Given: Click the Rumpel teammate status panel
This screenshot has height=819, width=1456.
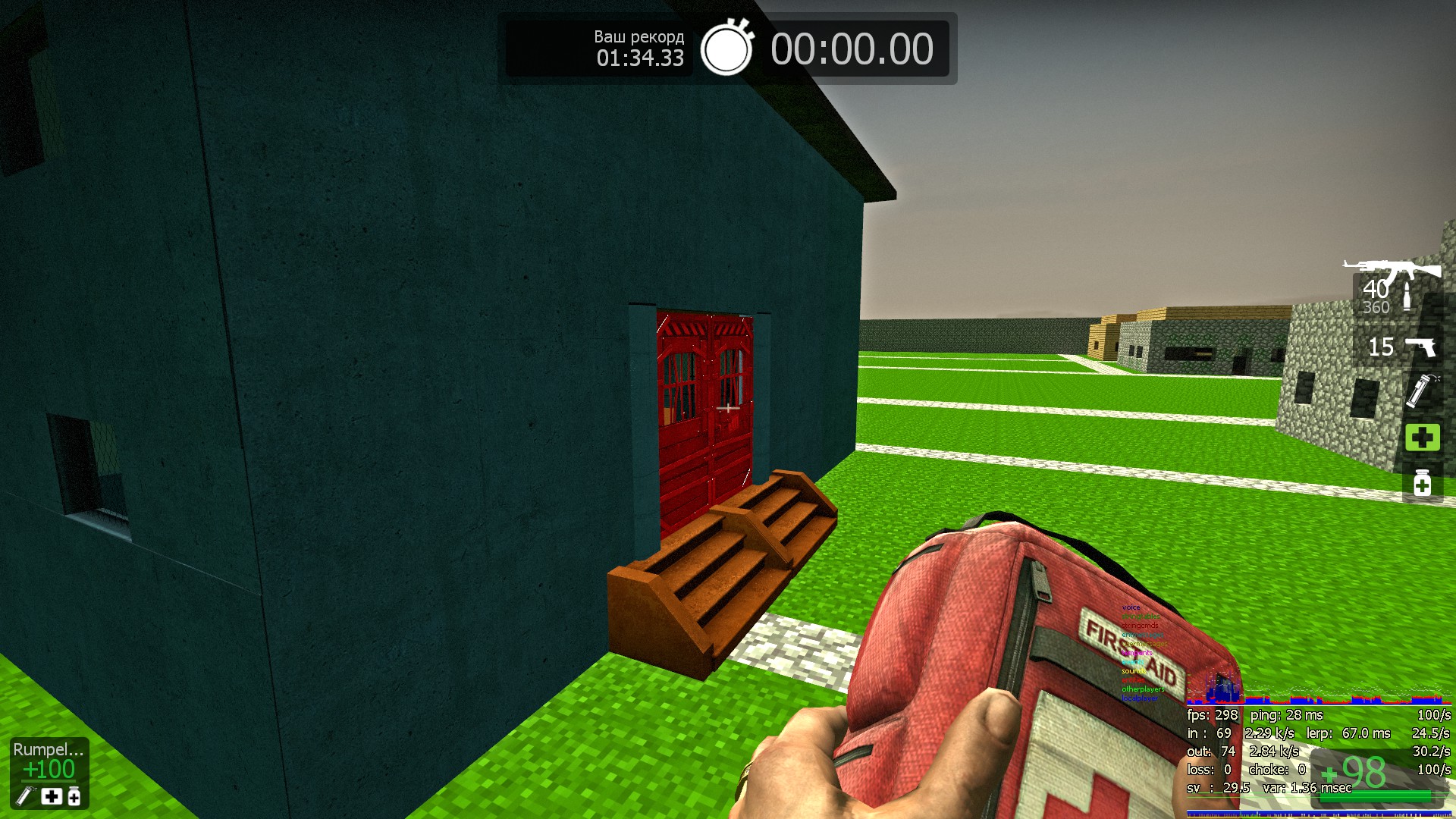Looking at the screenshot, I should click(49, 772).
